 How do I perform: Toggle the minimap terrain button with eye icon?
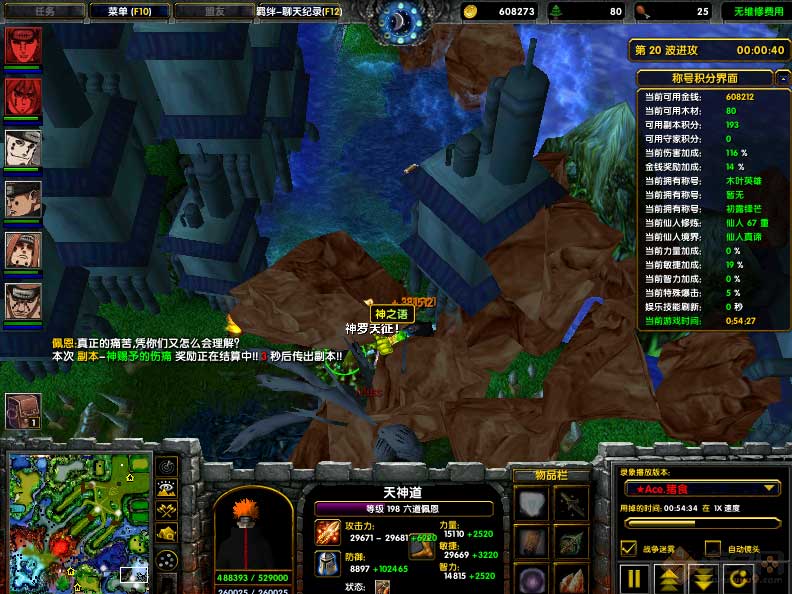(167, 489)
